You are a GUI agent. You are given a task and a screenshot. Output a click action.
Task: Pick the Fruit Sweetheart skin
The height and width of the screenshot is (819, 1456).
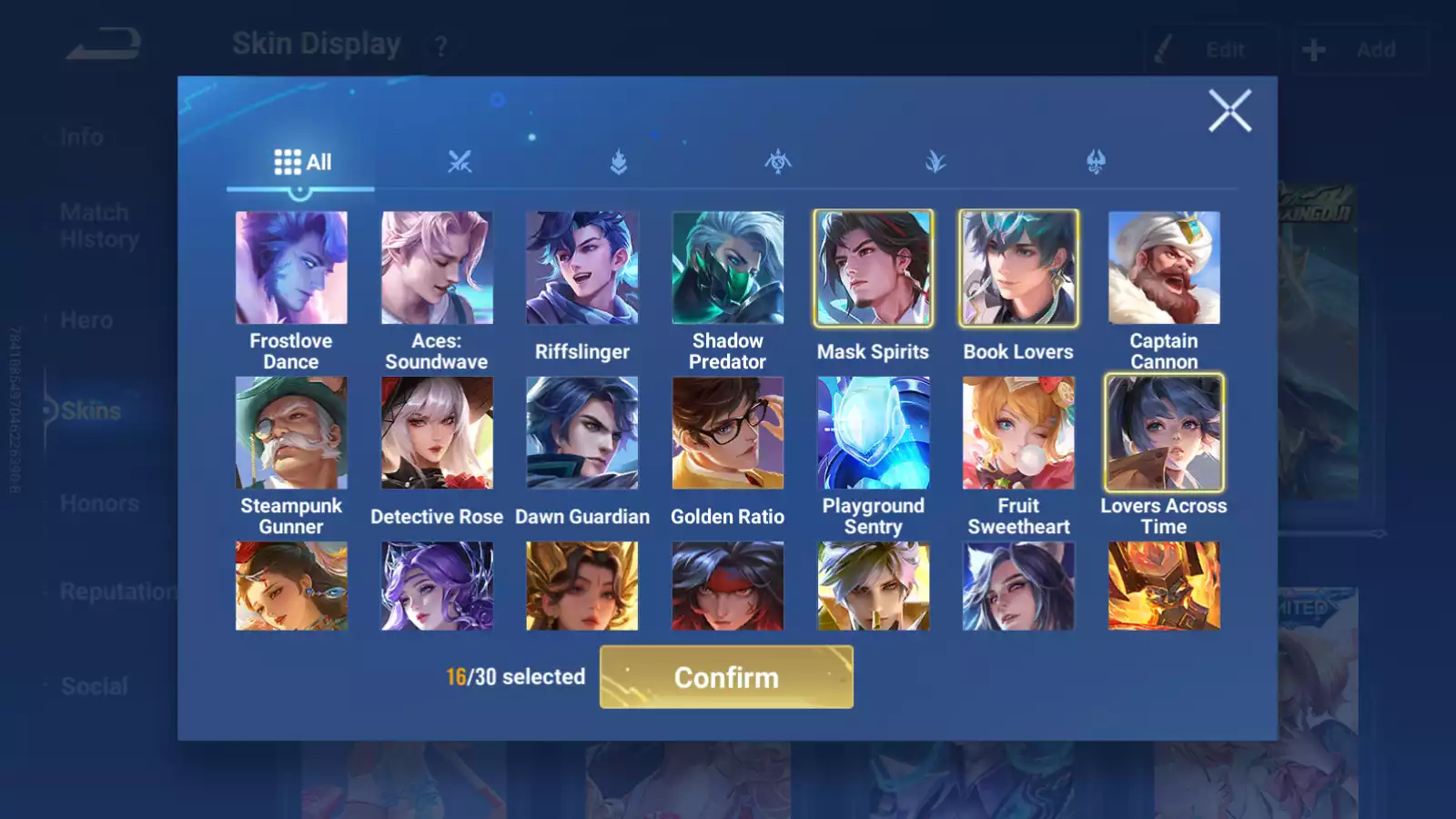(x=1018, y=432)
